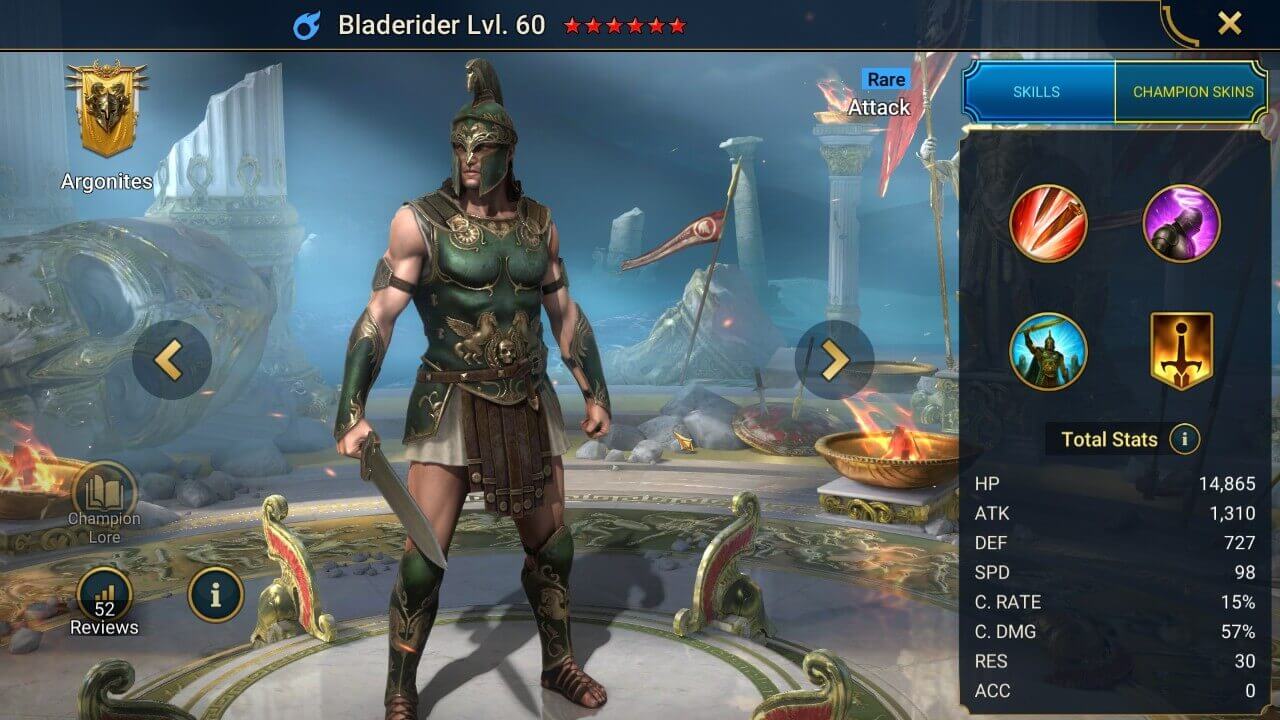The width and height of the screenshot is (1280, 720).
Task: Click the Attack role label
Action: pos(879,107)
